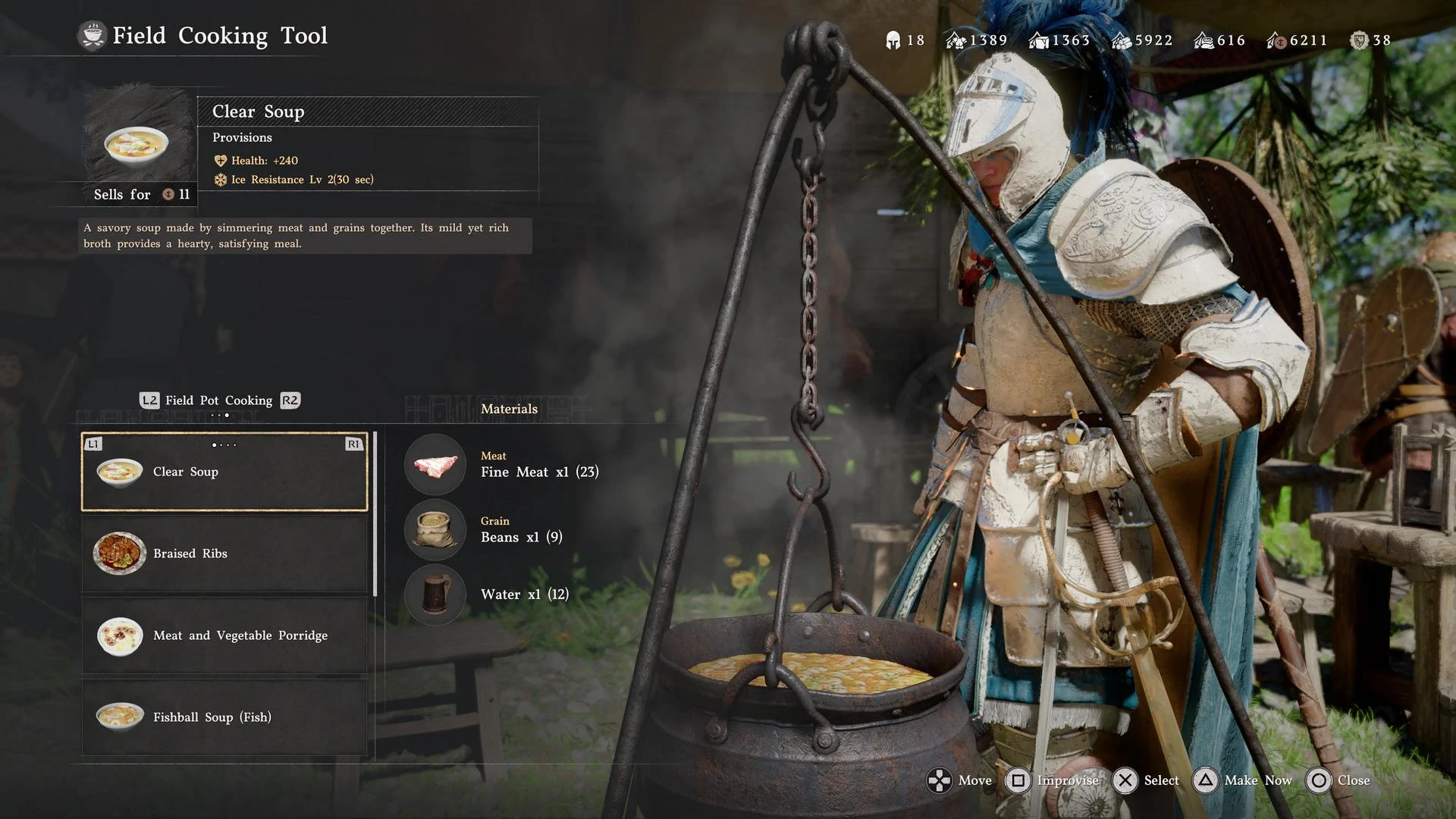Screen dimensions: 1456x819
Task: Choose the Water mug material slot
Action: (435, 595)
